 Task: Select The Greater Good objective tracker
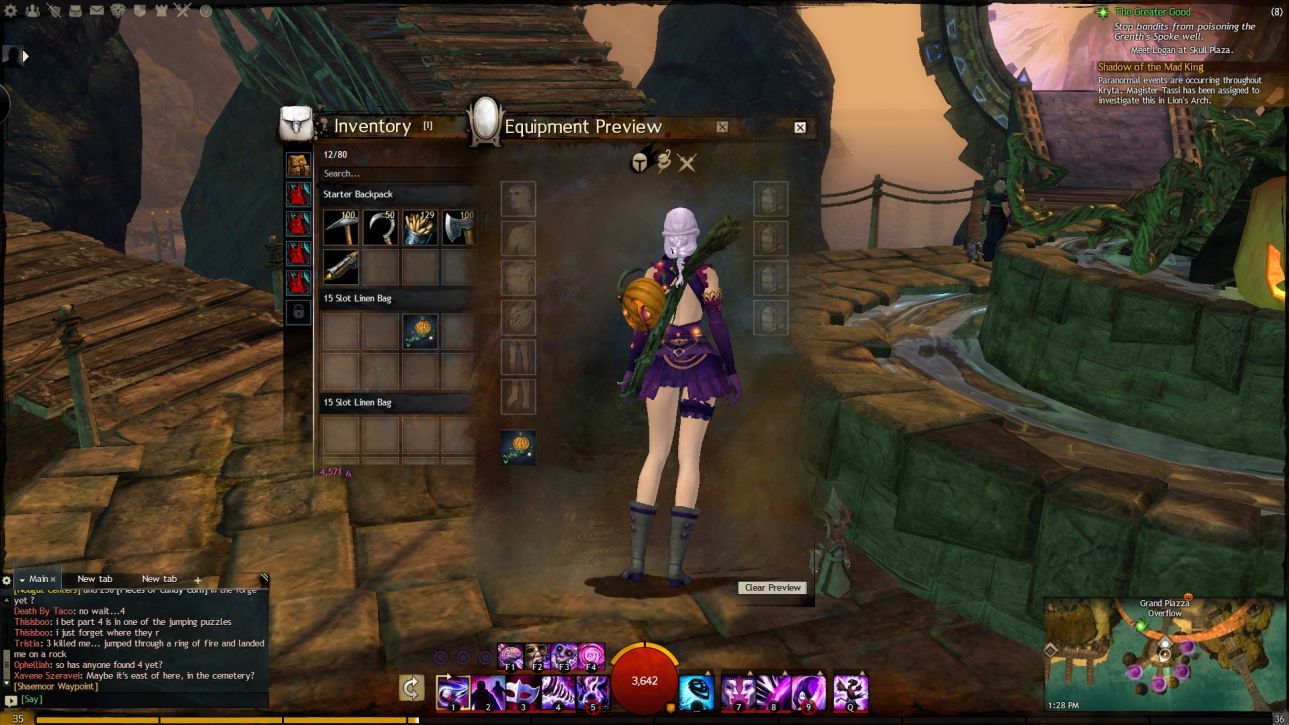(1153, 12)
